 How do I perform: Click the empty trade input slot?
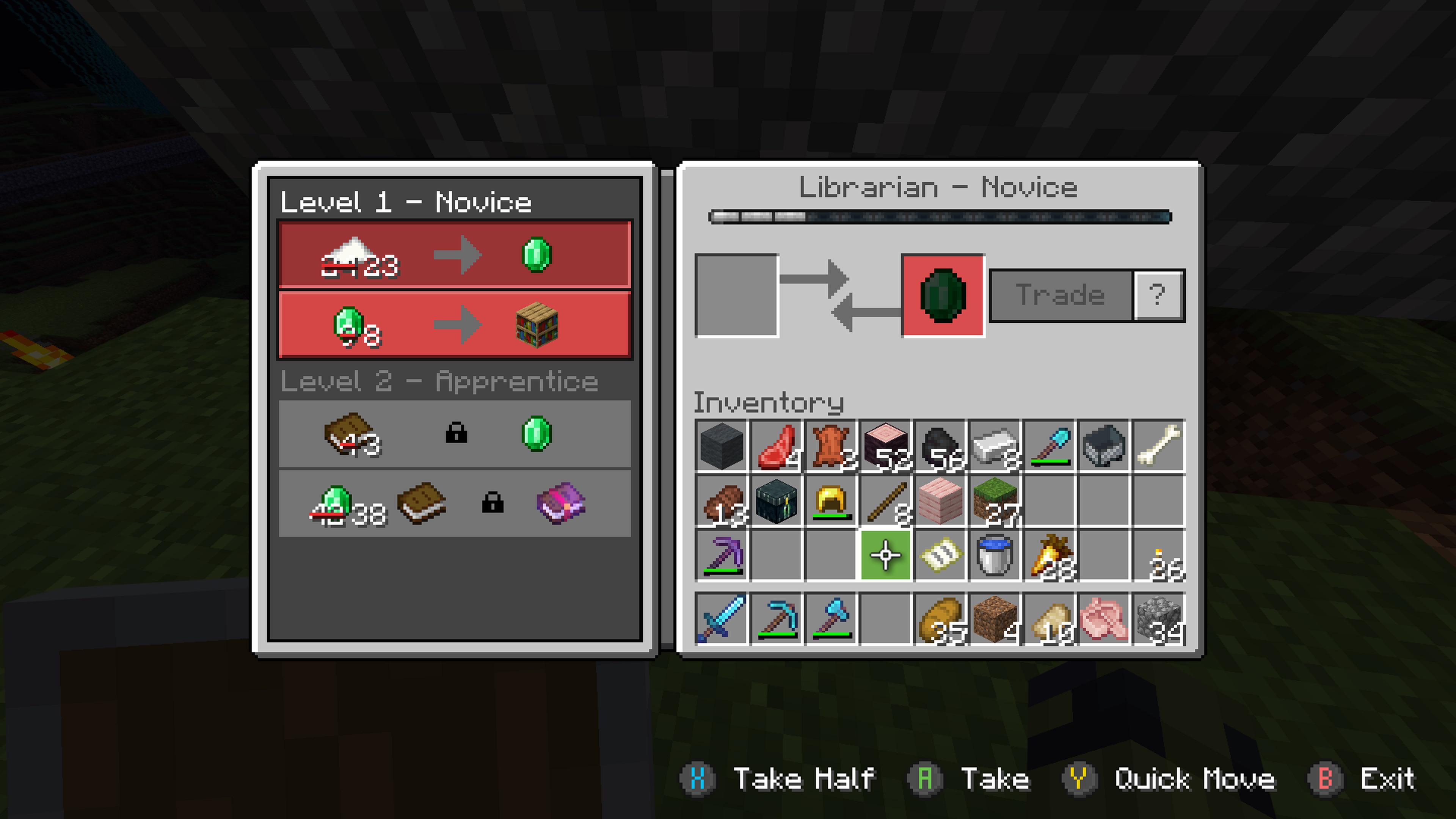click(736, 294)
